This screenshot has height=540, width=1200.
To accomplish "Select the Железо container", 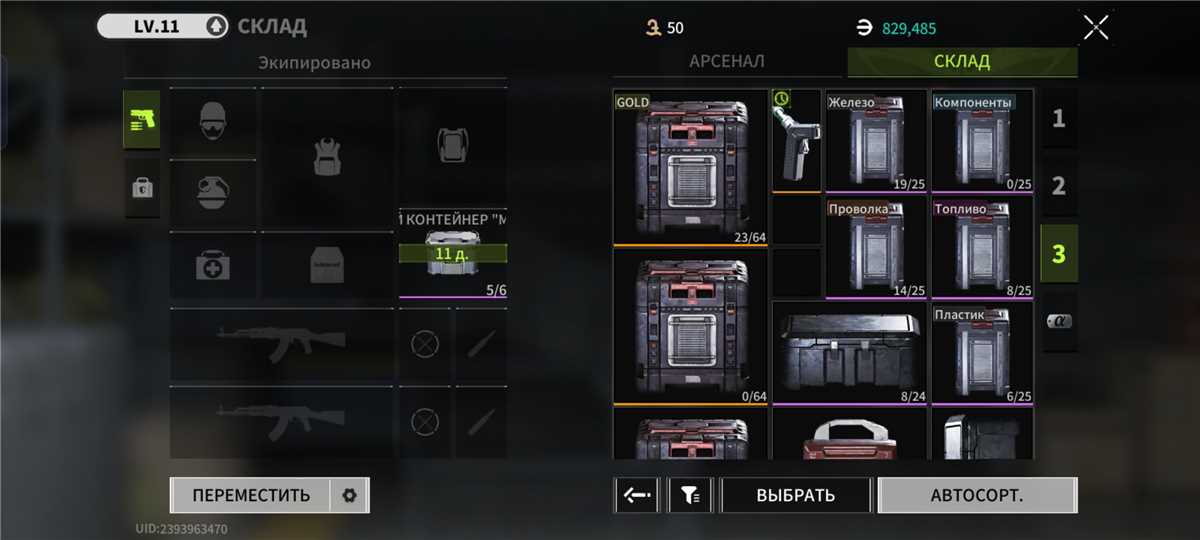I will 877,141.
